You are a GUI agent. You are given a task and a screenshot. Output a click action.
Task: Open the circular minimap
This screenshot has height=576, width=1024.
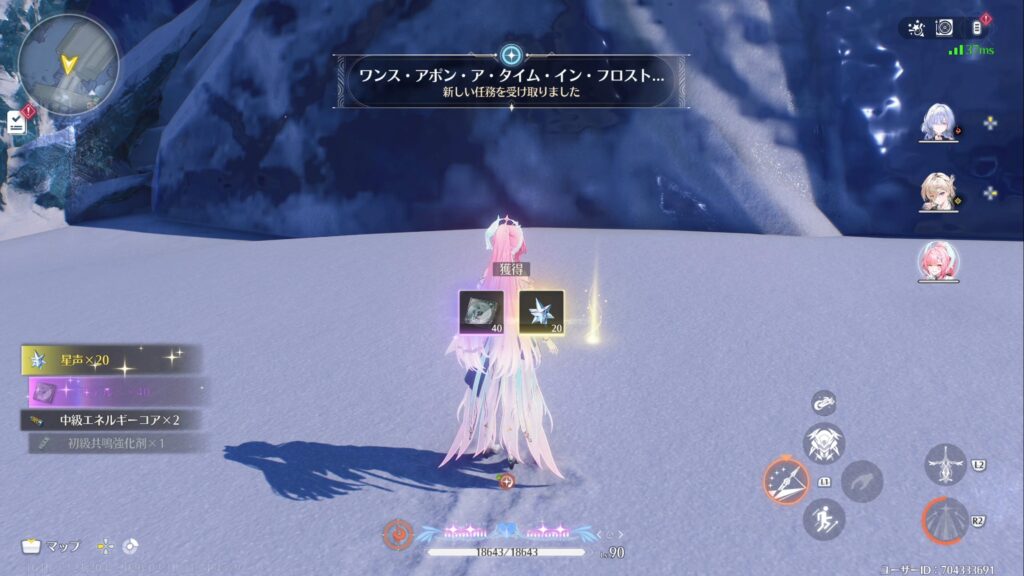(x=68, y=63)
